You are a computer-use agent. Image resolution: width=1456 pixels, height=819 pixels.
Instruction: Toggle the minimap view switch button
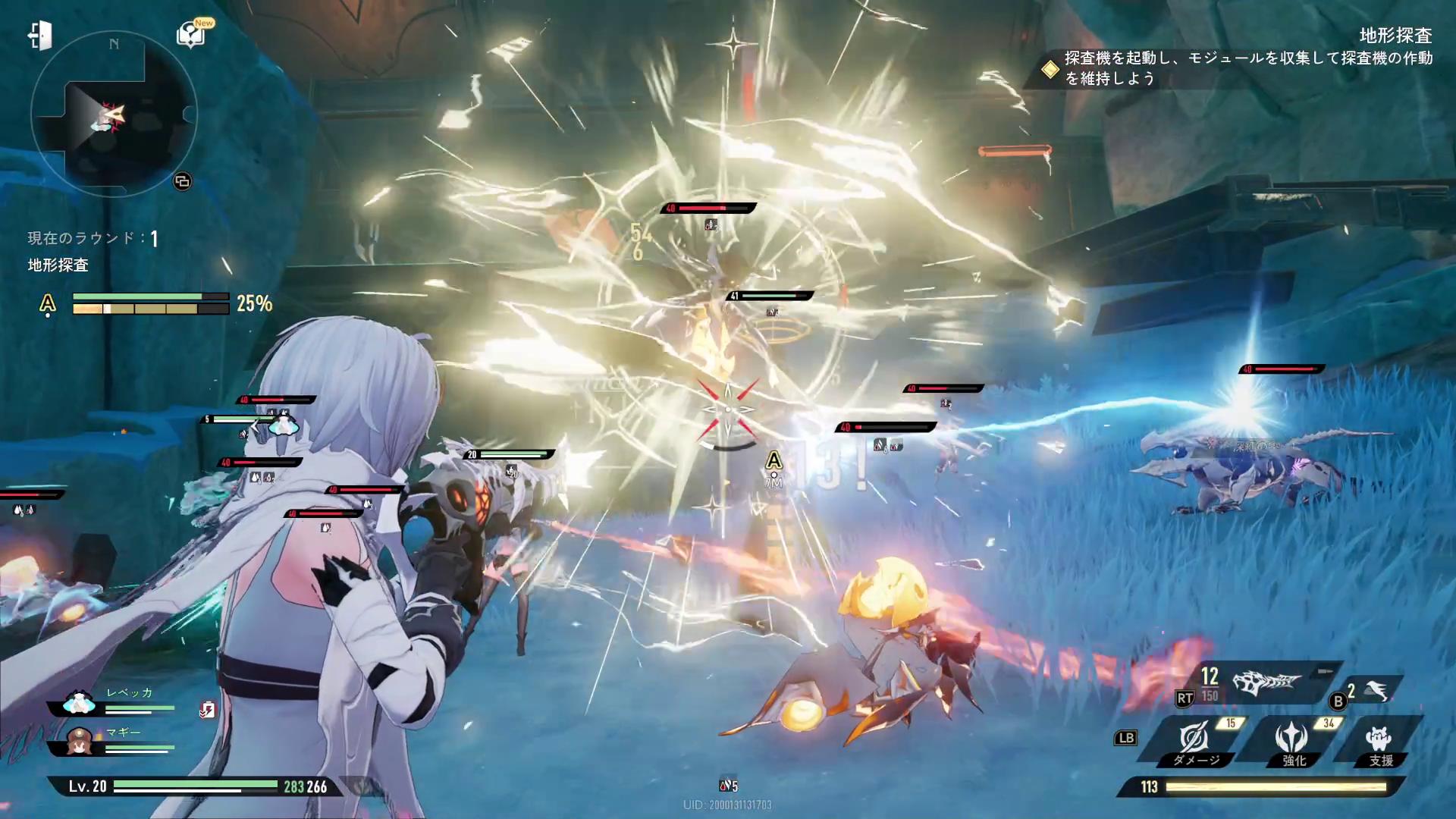[182, 181]
